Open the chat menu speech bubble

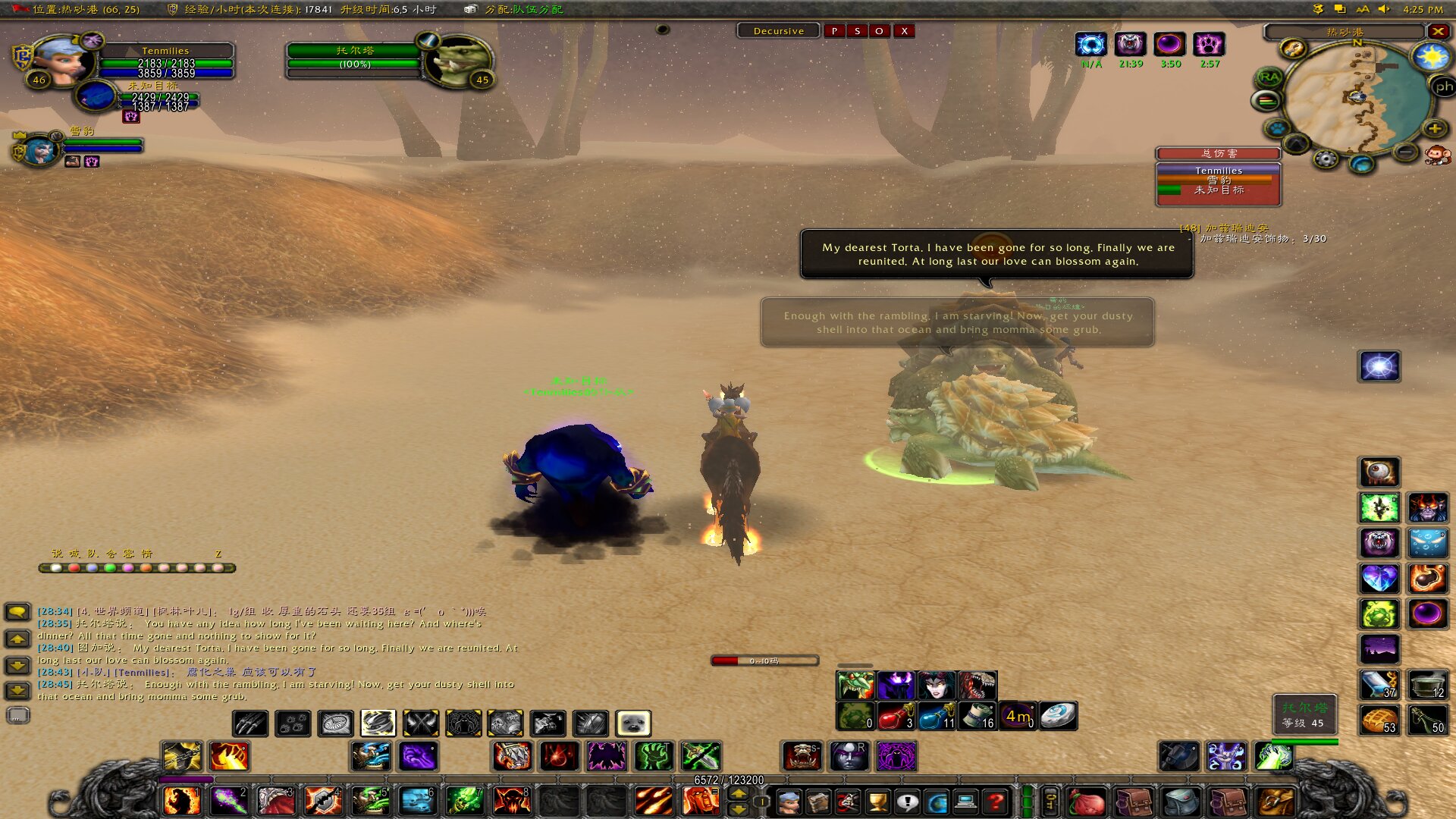pyautogui.click(x=15, y=610)
